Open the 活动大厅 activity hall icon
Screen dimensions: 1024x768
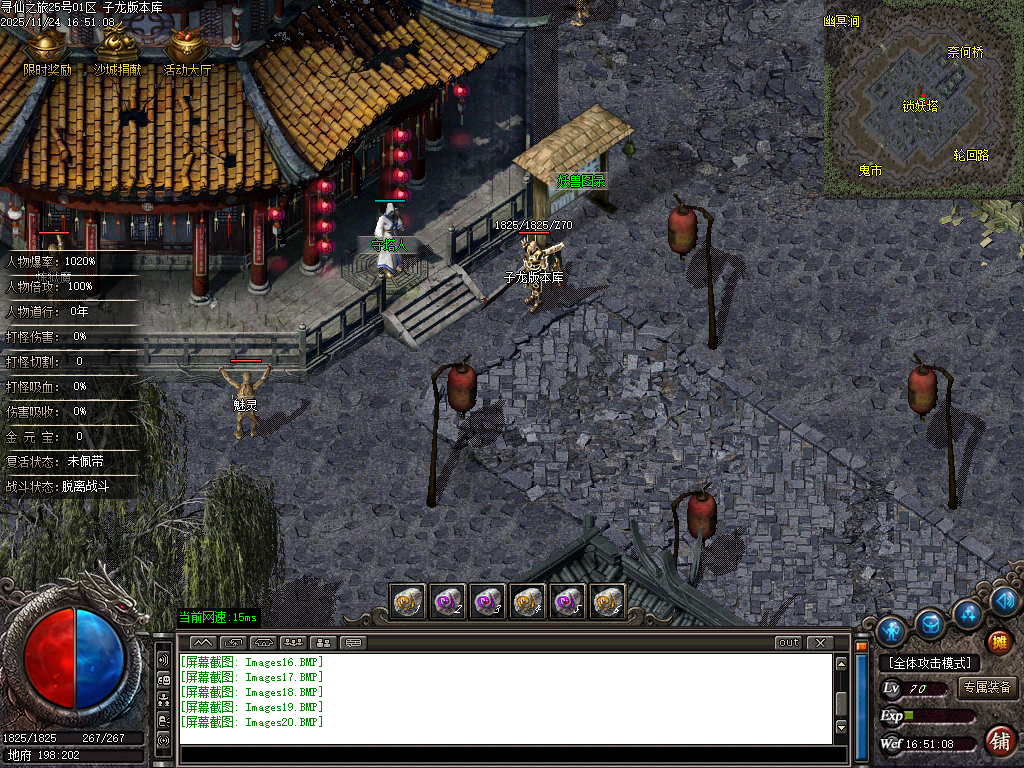click(x=187, y=47)
